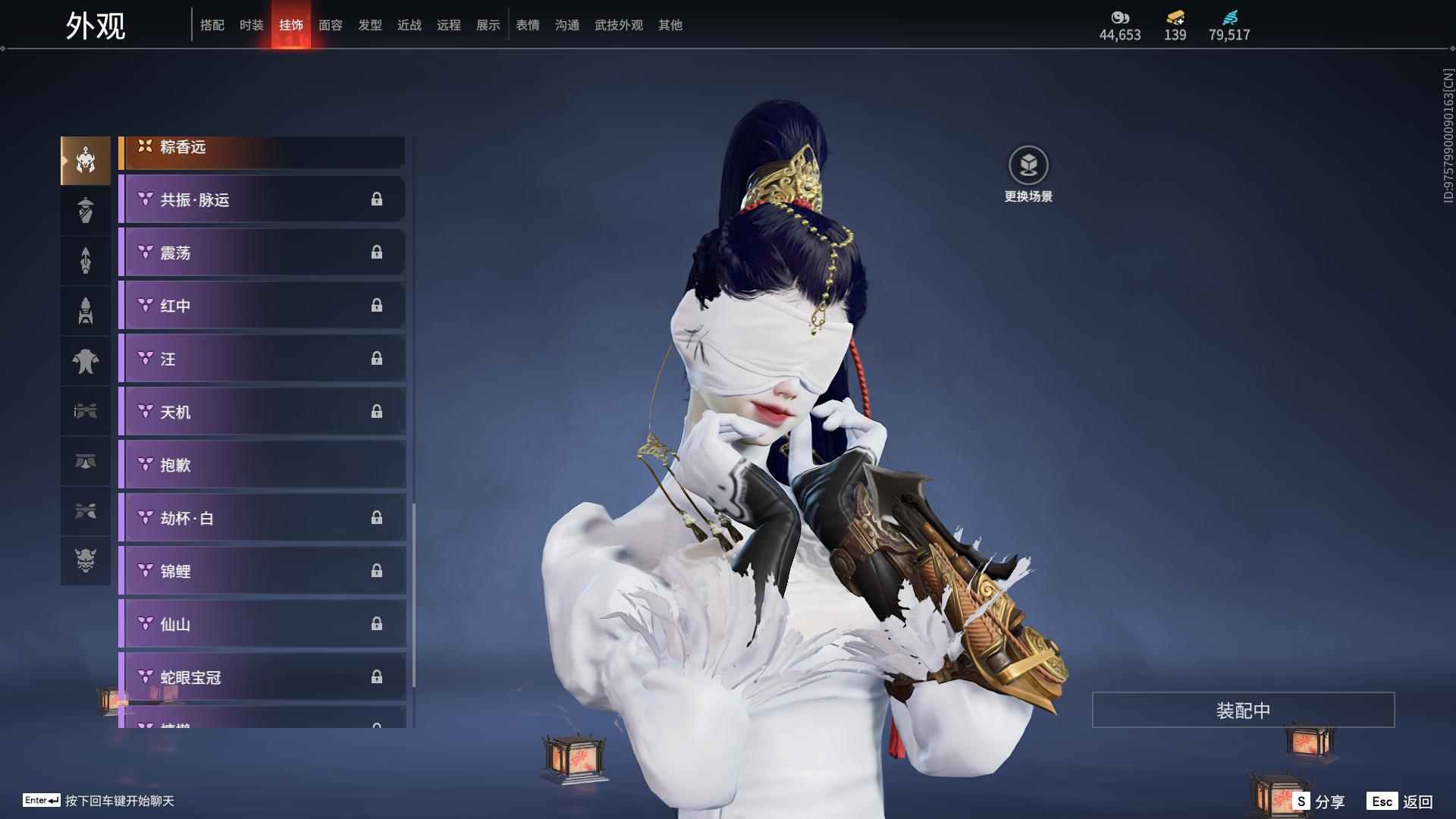Switch to the 搭配 tab
Screen dimensions: 1456x819
pos(212,25)
